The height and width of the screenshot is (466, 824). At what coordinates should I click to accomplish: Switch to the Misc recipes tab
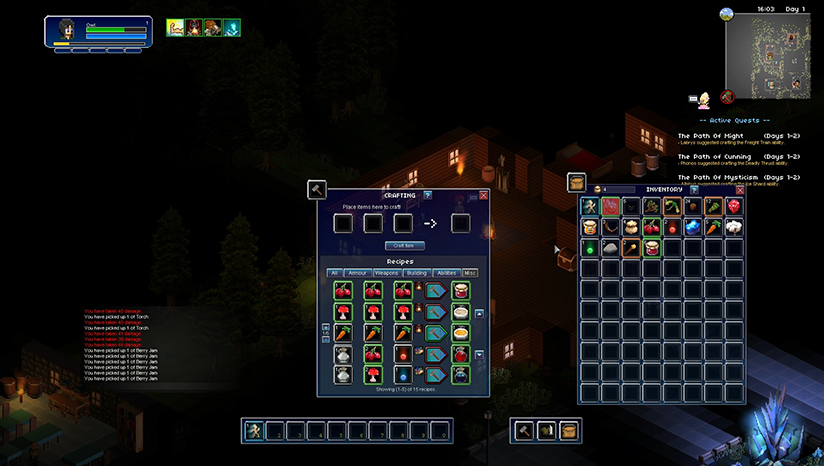[x=469, y=272]
